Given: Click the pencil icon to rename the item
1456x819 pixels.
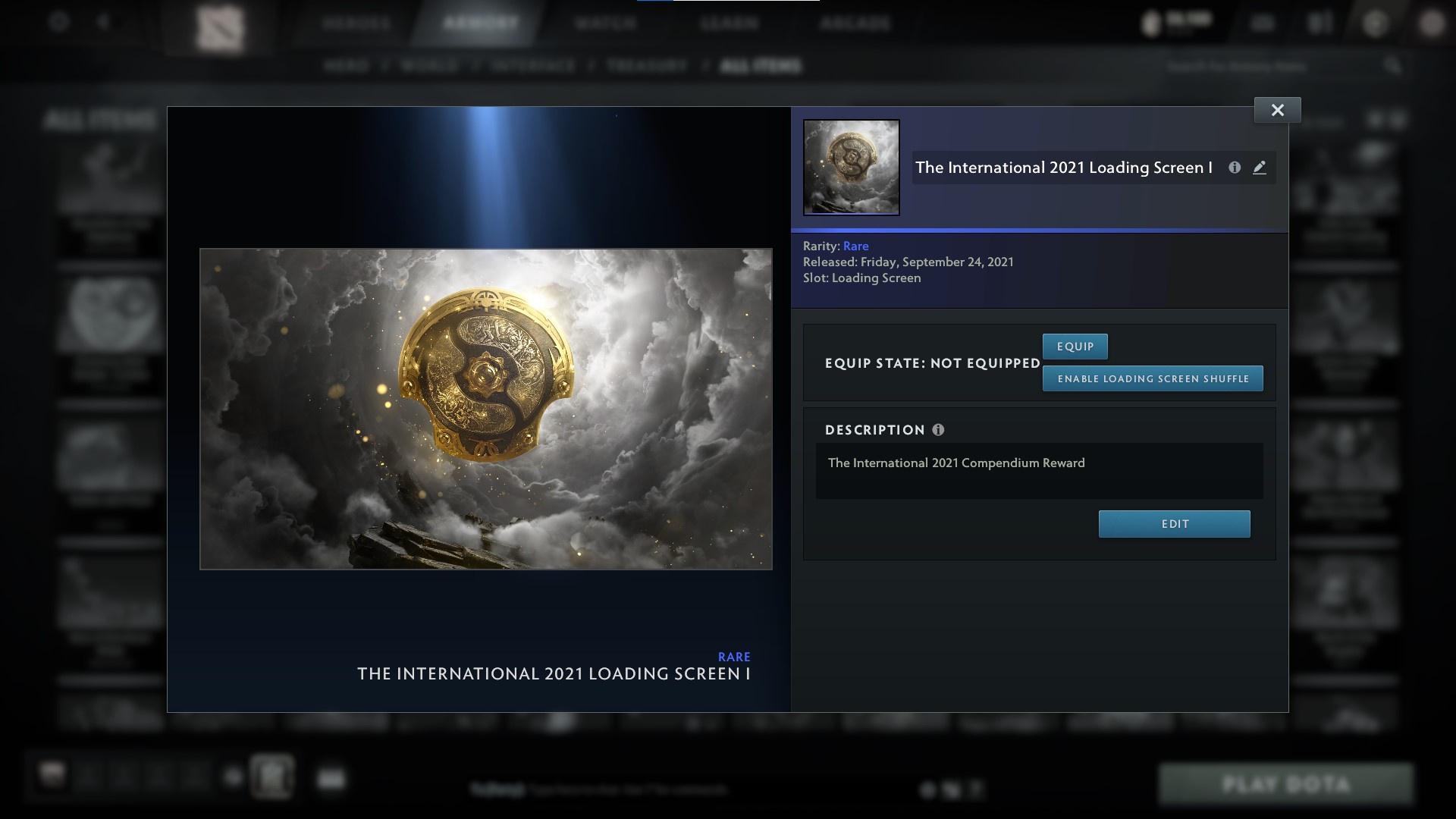Looking at the screenshot, I should click(1260, 168).
